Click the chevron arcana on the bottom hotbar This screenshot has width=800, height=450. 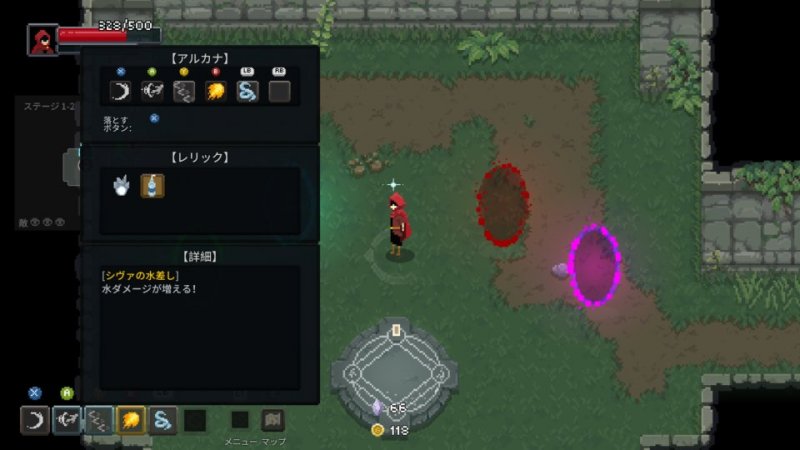pyautogui.click(x=99, y=420)
